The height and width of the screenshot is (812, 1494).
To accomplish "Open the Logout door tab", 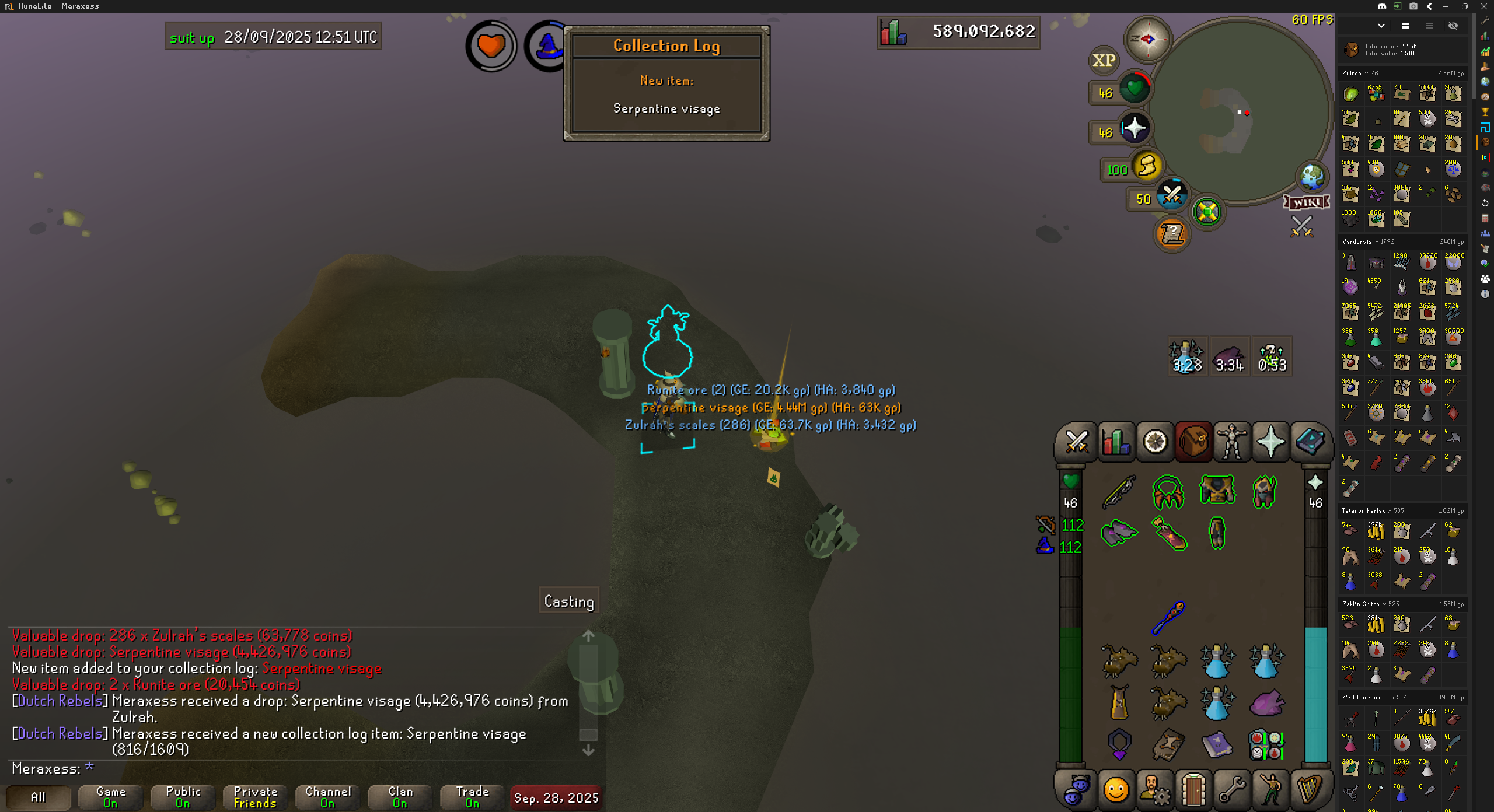I will point(1193,790).
